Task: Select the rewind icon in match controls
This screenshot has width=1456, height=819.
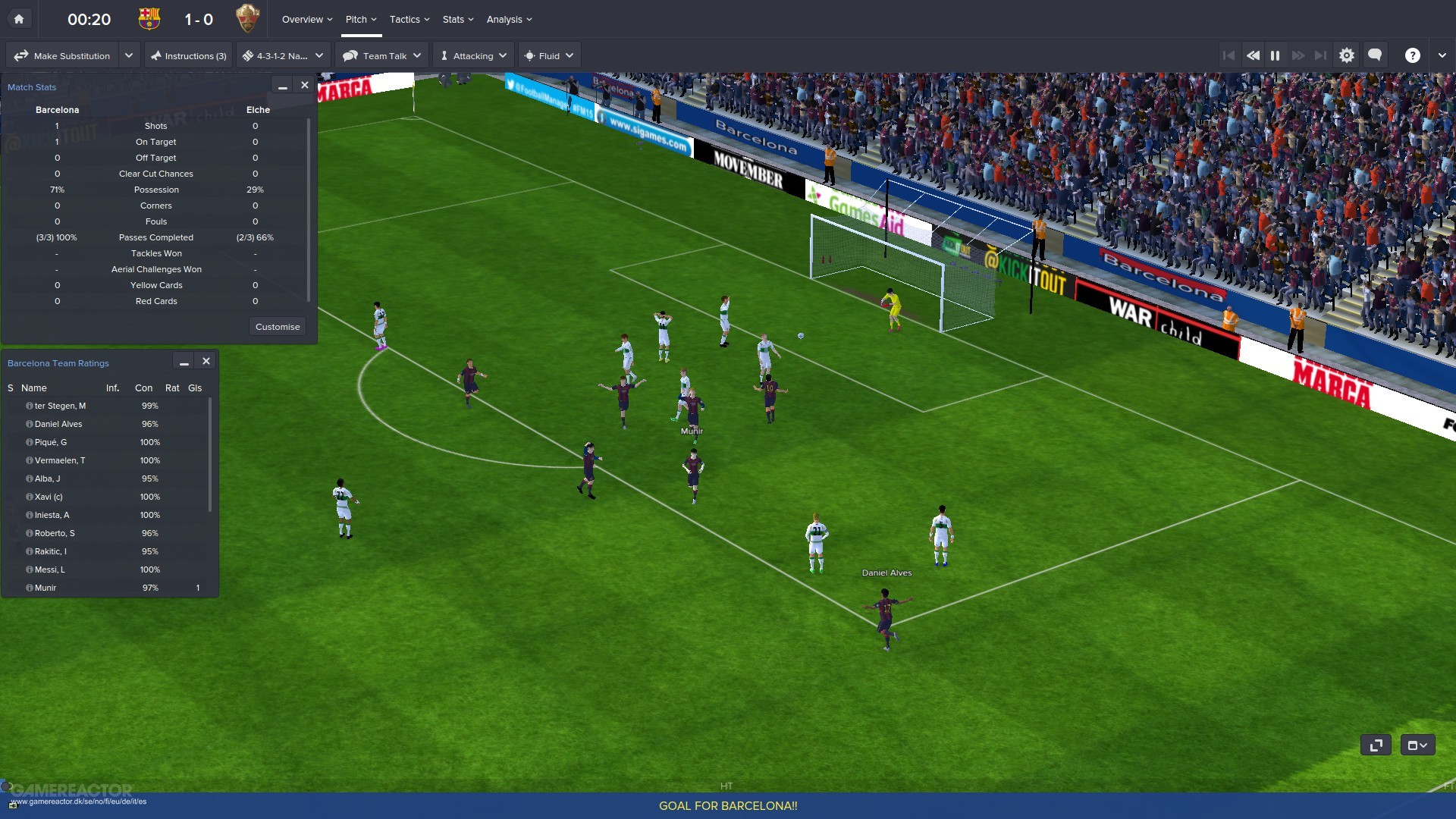Action: [1252, 55]
